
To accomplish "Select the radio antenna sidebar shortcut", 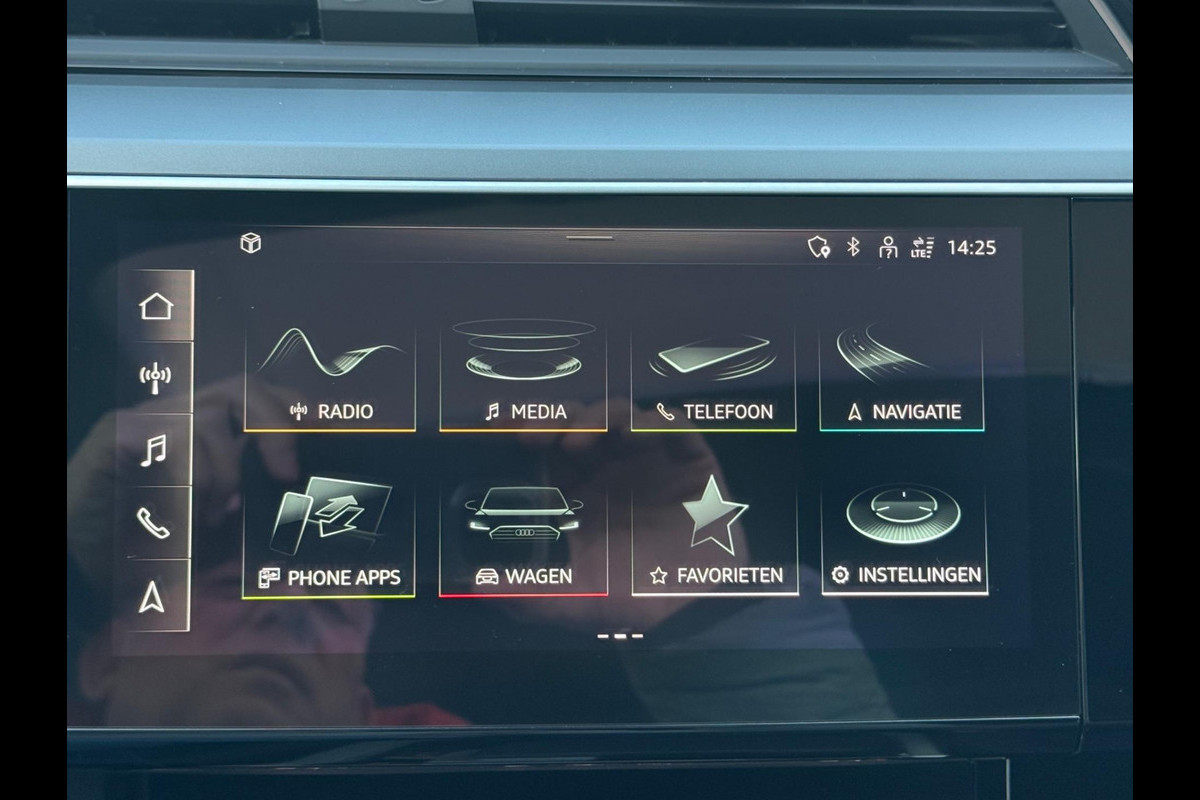I will [155, 378].
